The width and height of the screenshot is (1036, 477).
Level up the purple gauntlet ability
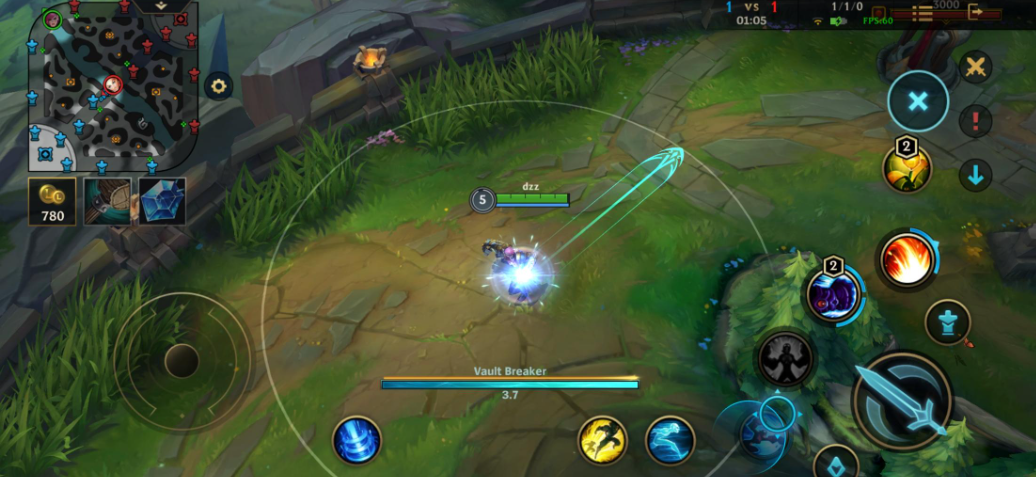[834, 295]
